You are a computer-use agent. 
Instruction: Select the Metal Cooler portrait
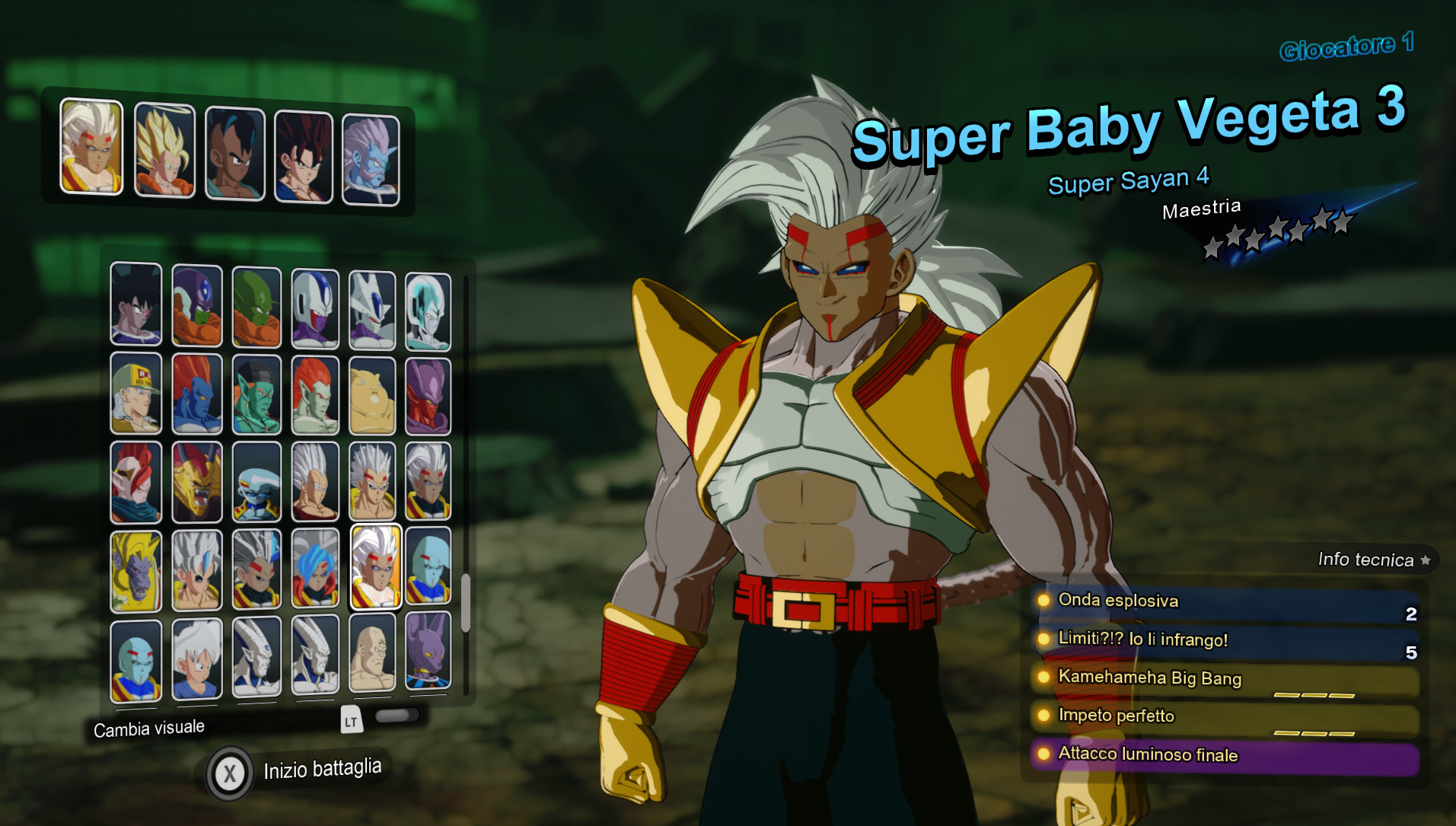tap(428, 307)
